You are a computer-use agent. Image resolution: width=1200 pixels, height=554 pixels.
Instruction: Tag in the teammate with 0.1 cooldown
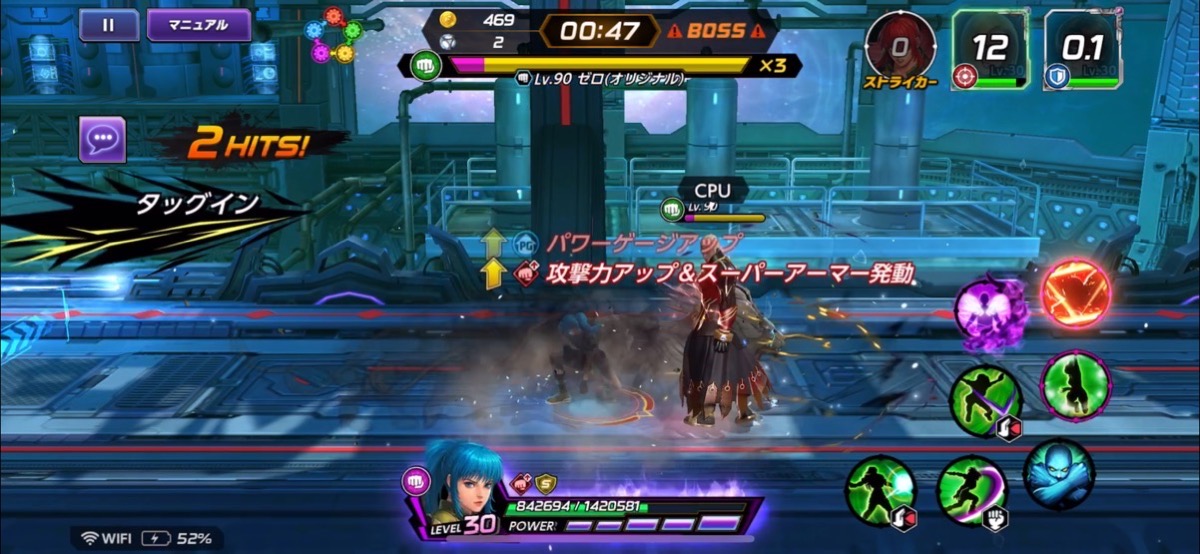point(1081,49)
